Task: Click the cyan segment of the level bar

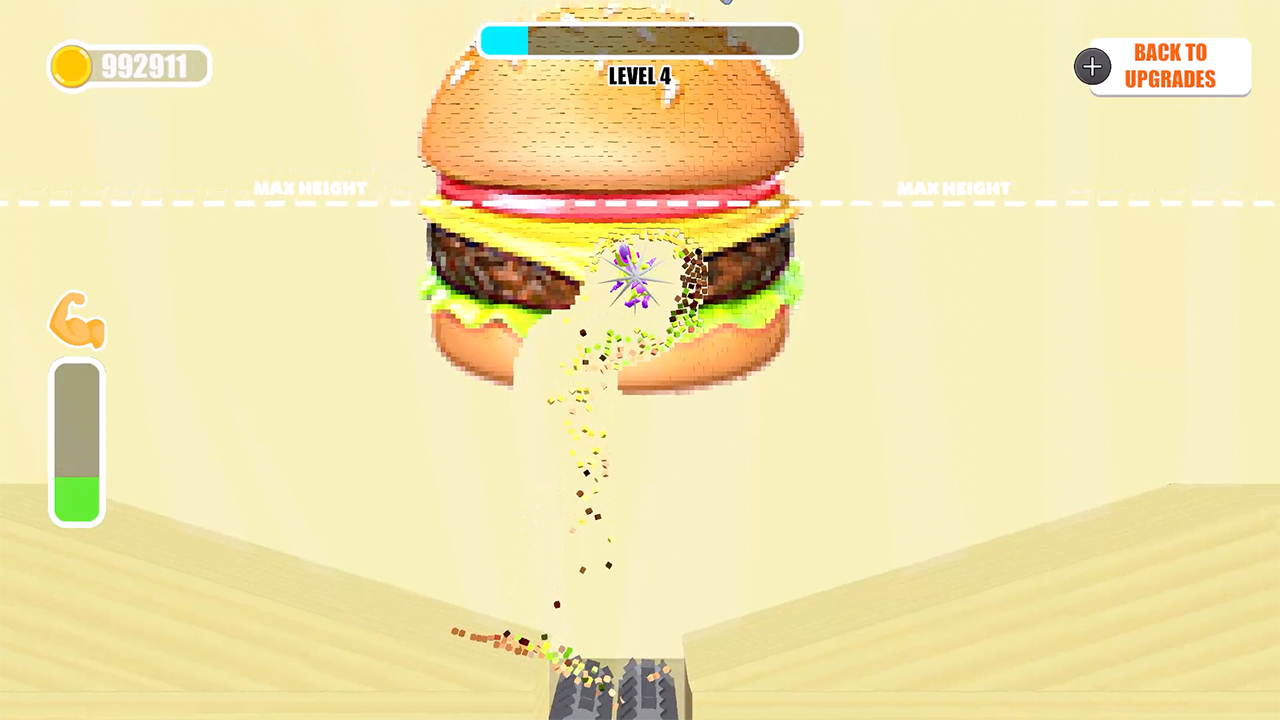Action: click(503, 40)
